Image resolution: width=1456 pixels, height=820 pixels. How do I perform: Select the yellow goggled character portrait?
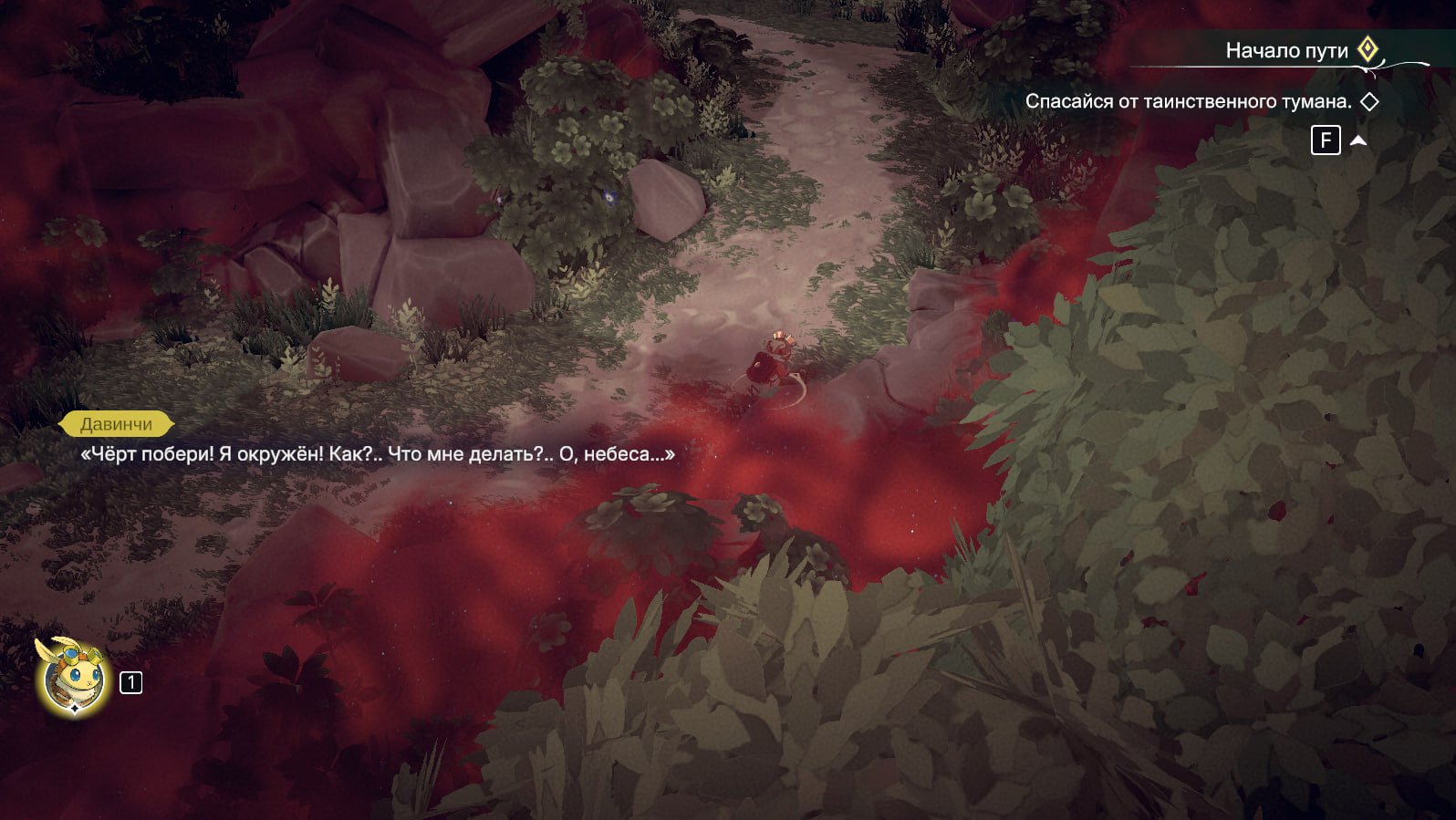(73, 679)
